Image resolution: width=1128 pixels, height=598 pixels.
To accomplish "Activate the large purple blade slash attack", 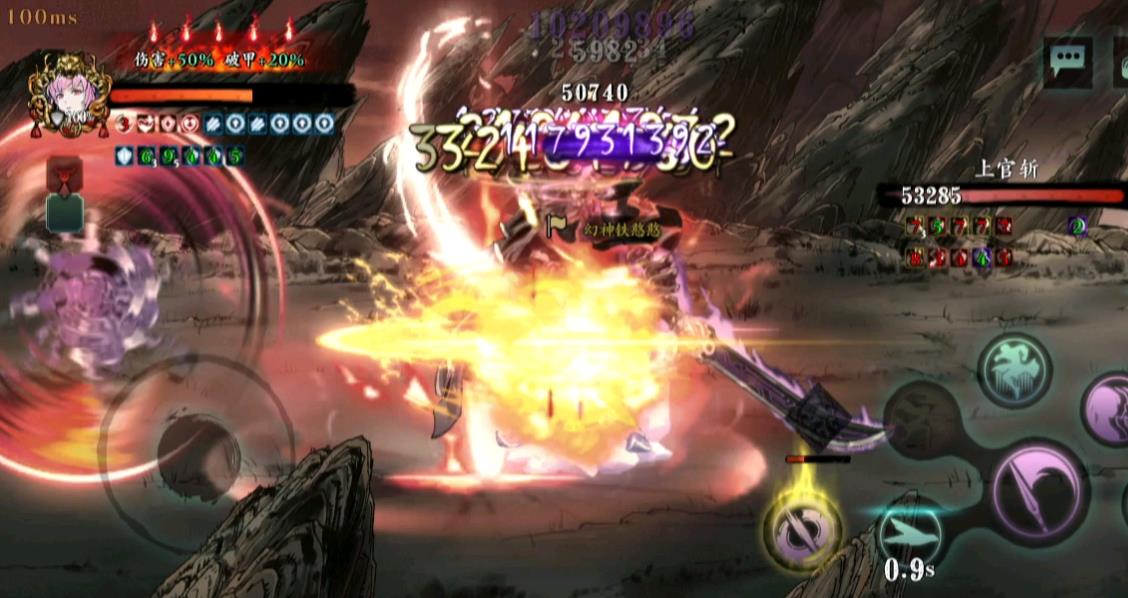I will coord(1039,490).
